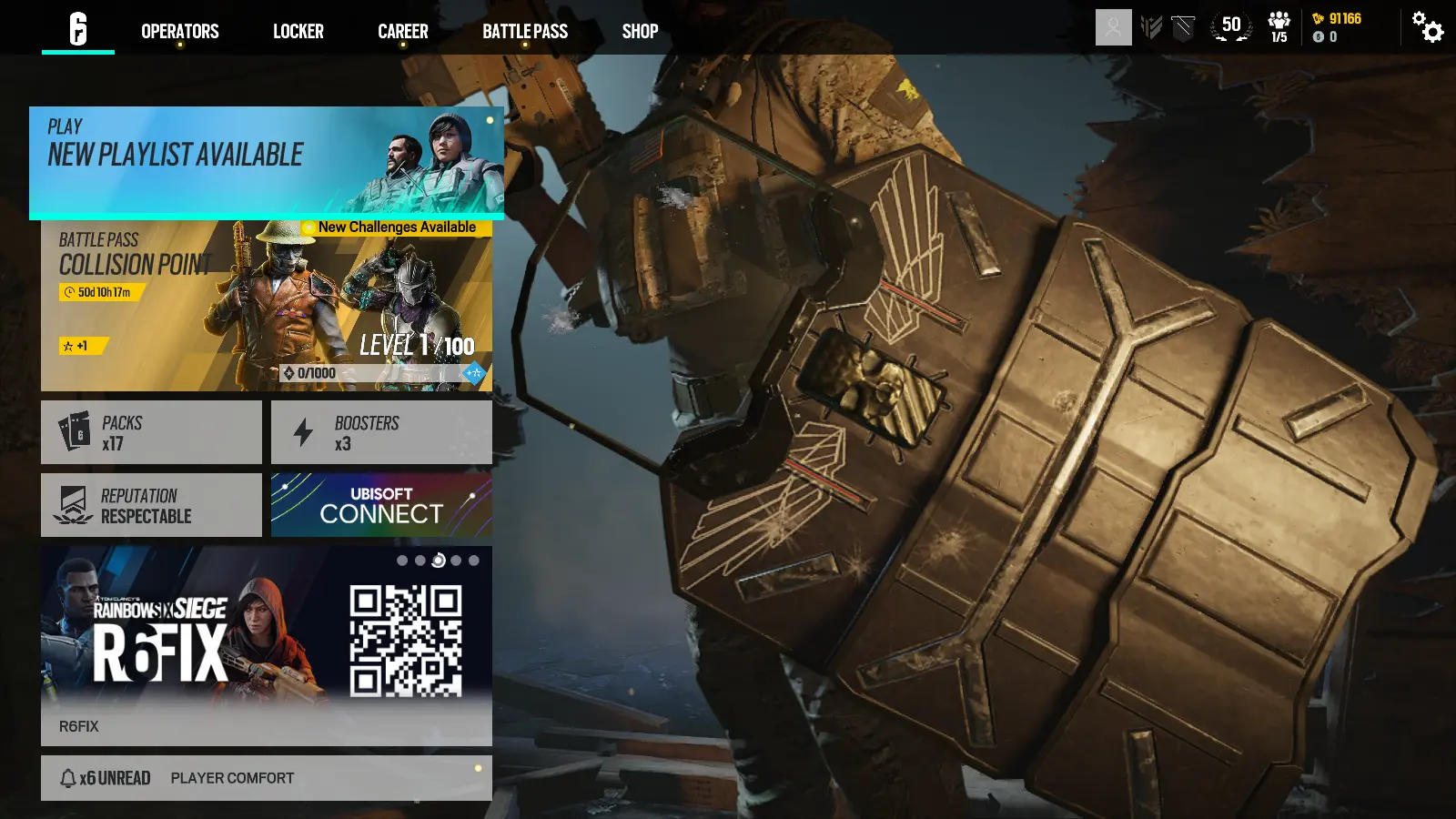
Task: Open the settings gear
Action: 1427,29
